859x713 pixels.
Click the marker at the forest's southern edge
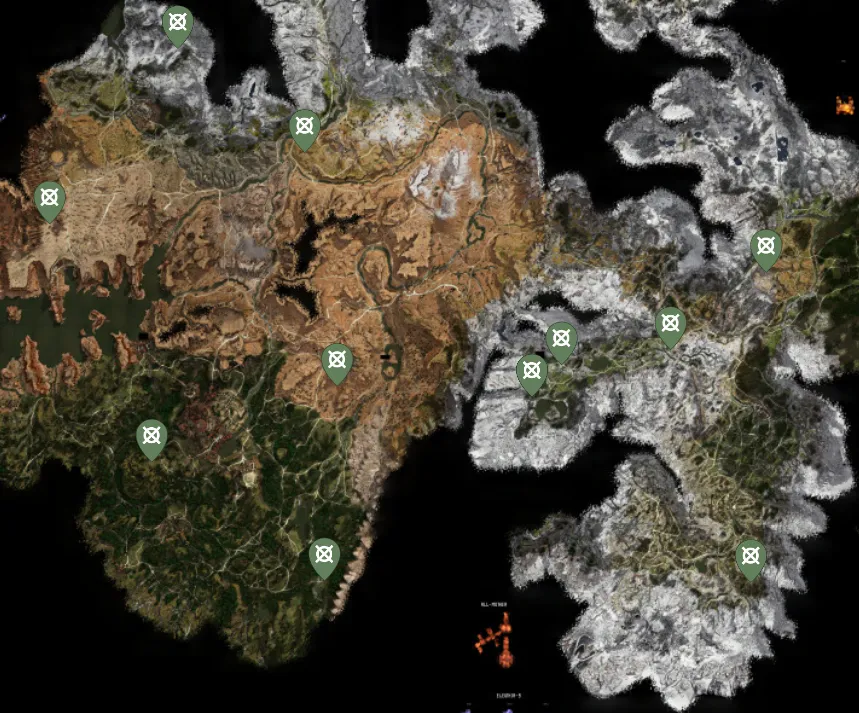point(324,556)
